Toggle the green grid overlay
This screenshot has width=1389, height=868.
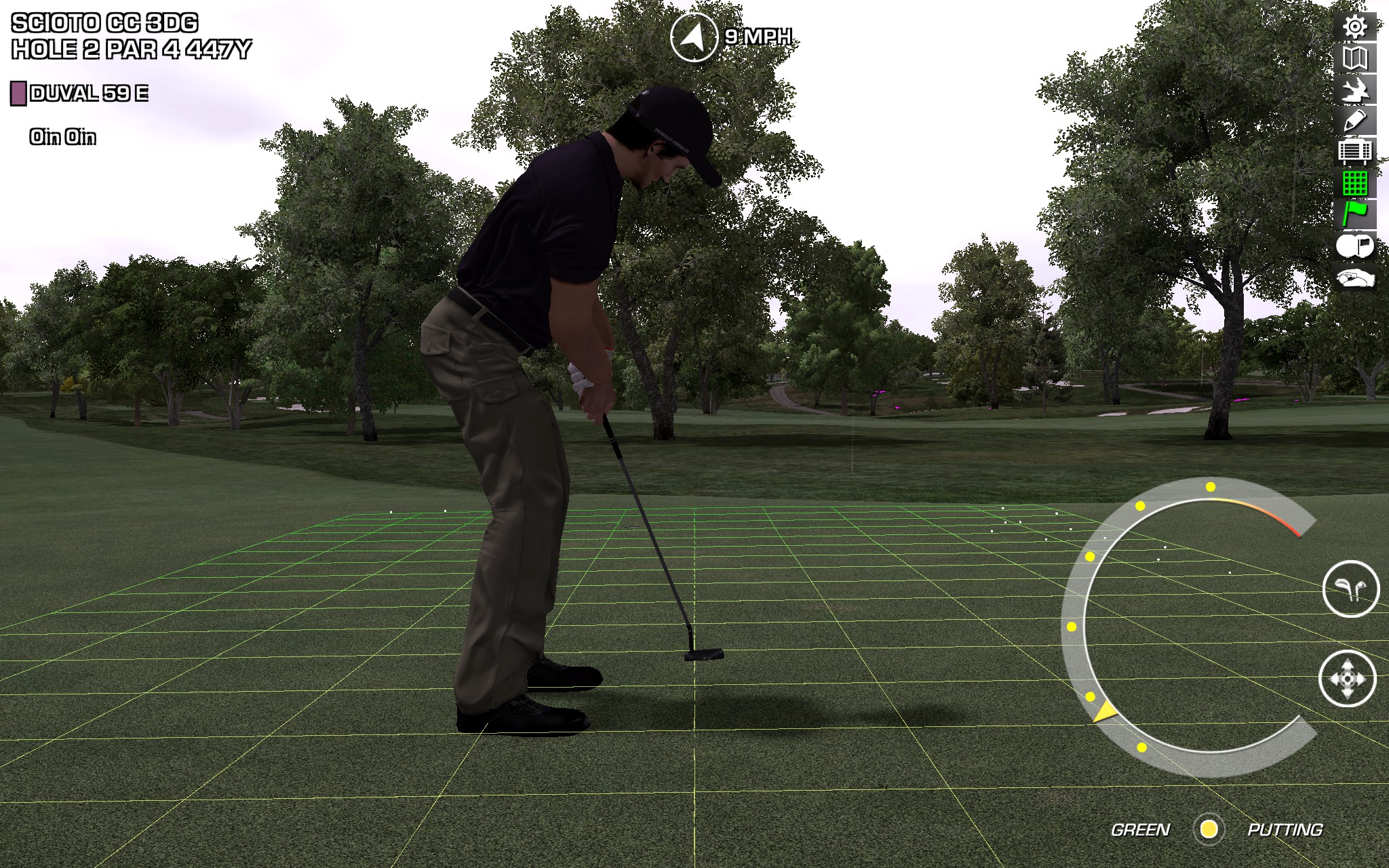1355,183
